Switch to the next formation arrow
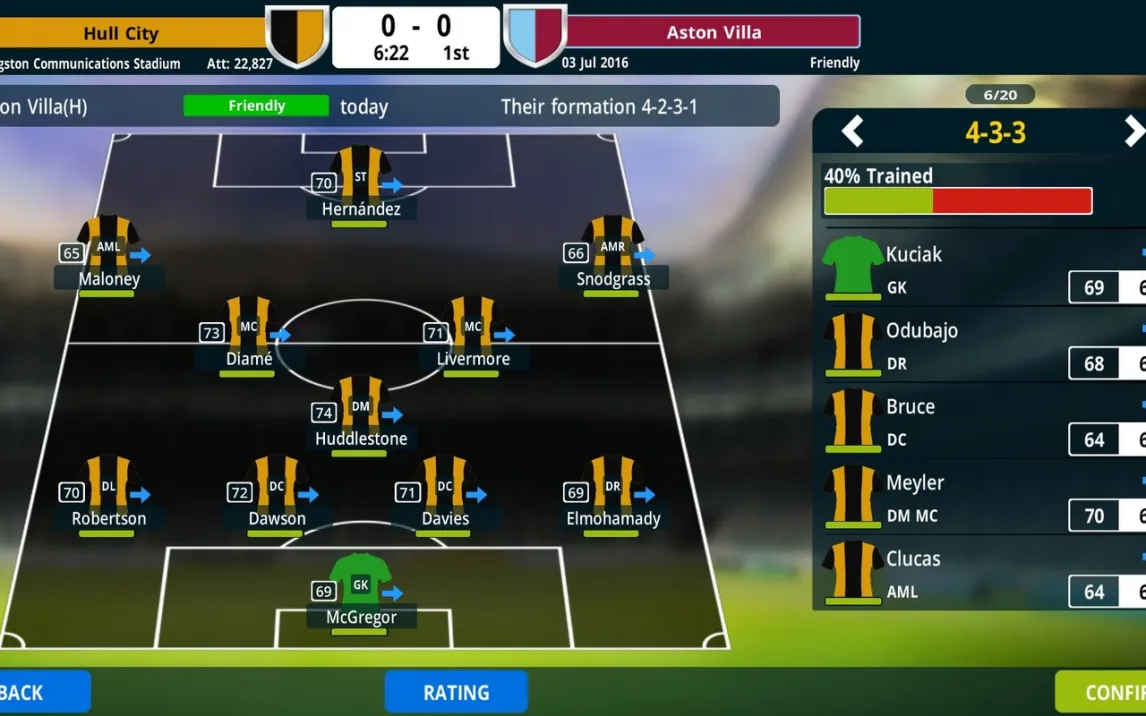 (x=1133, y=131)
